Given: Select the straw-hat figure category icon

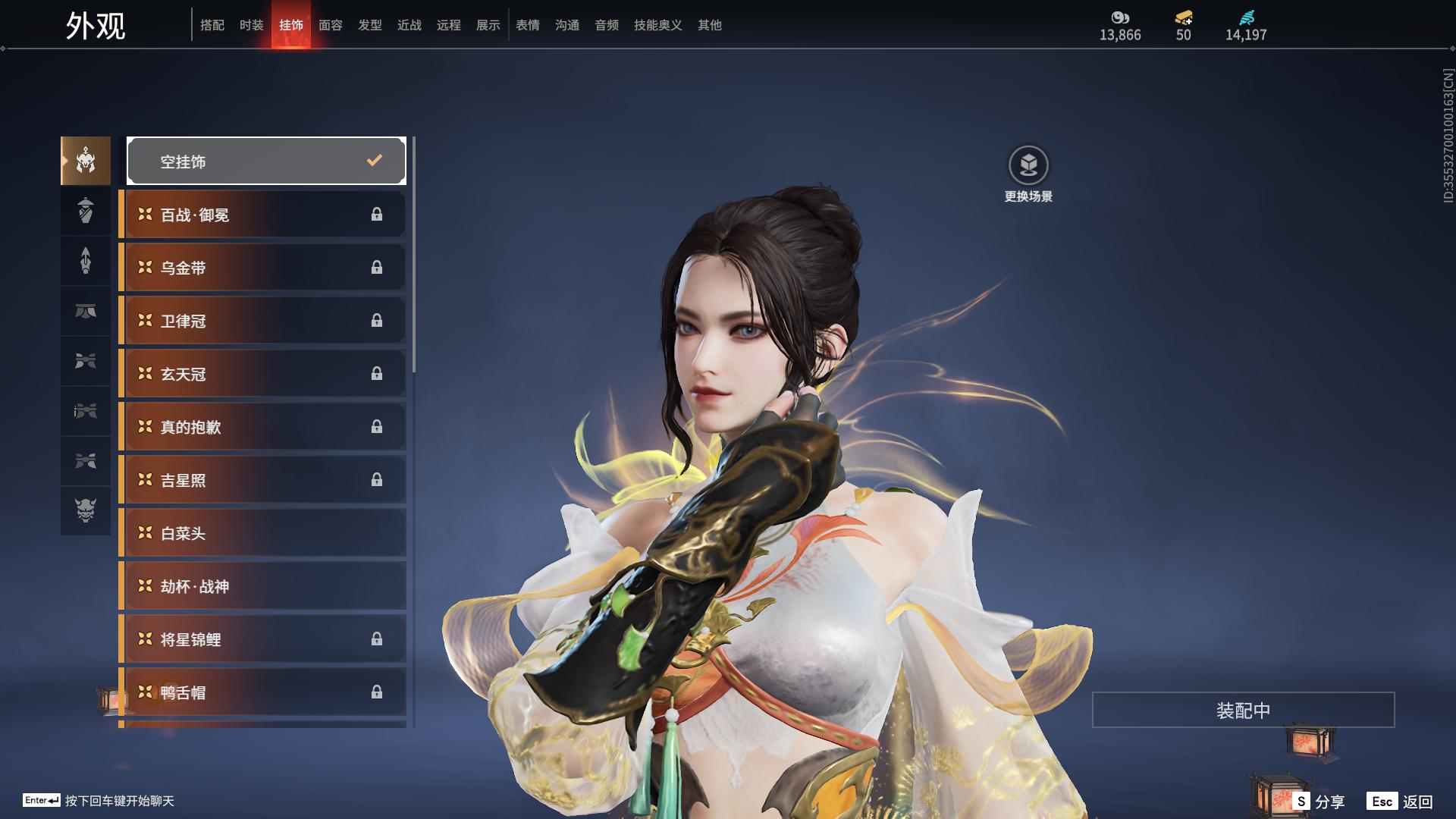Looking at the screenshot, I should (86, 210).
